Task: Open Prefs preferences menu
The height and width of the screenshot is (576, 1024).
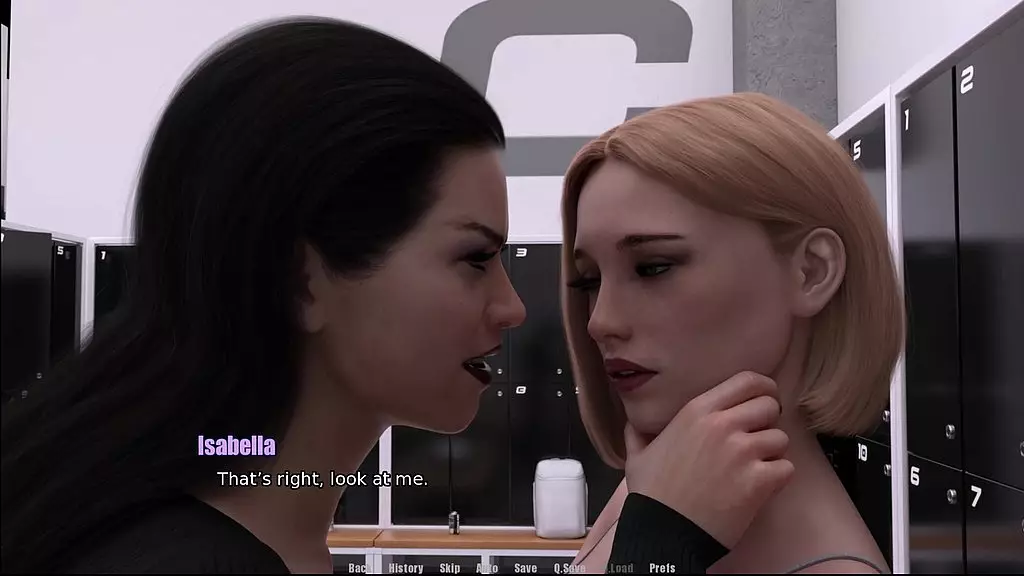Action: tap(662, 568)
